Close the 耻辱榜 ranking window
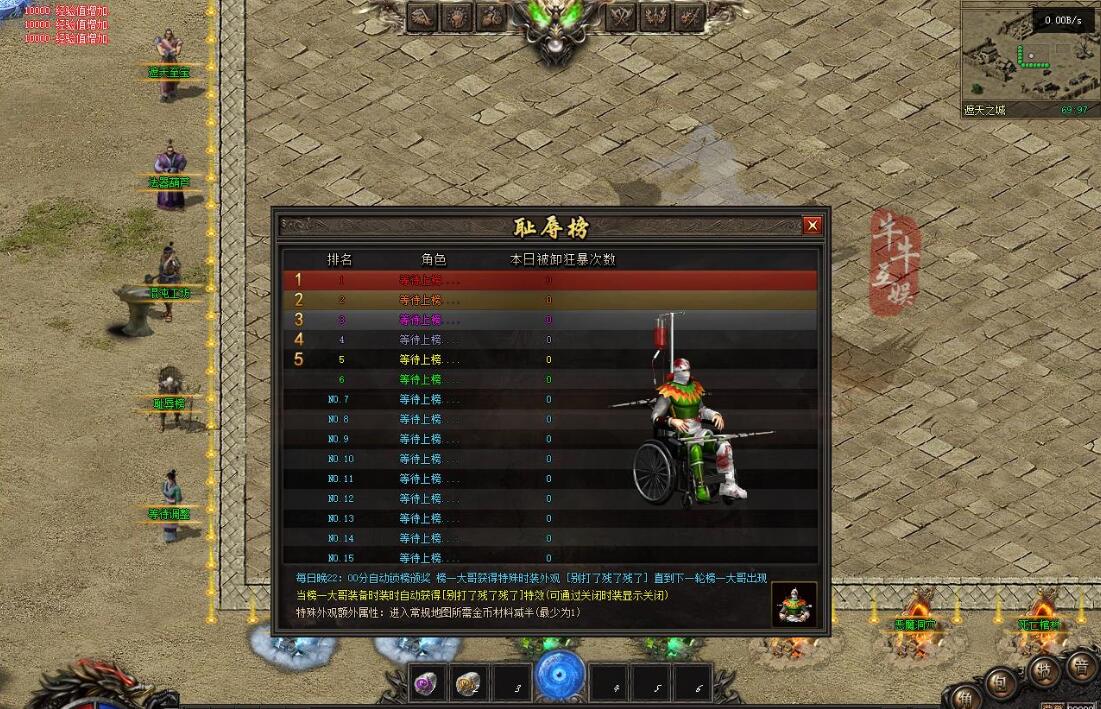Viewport: 1101px width, 709px height. pyautogui.click(x=813, y=226)
